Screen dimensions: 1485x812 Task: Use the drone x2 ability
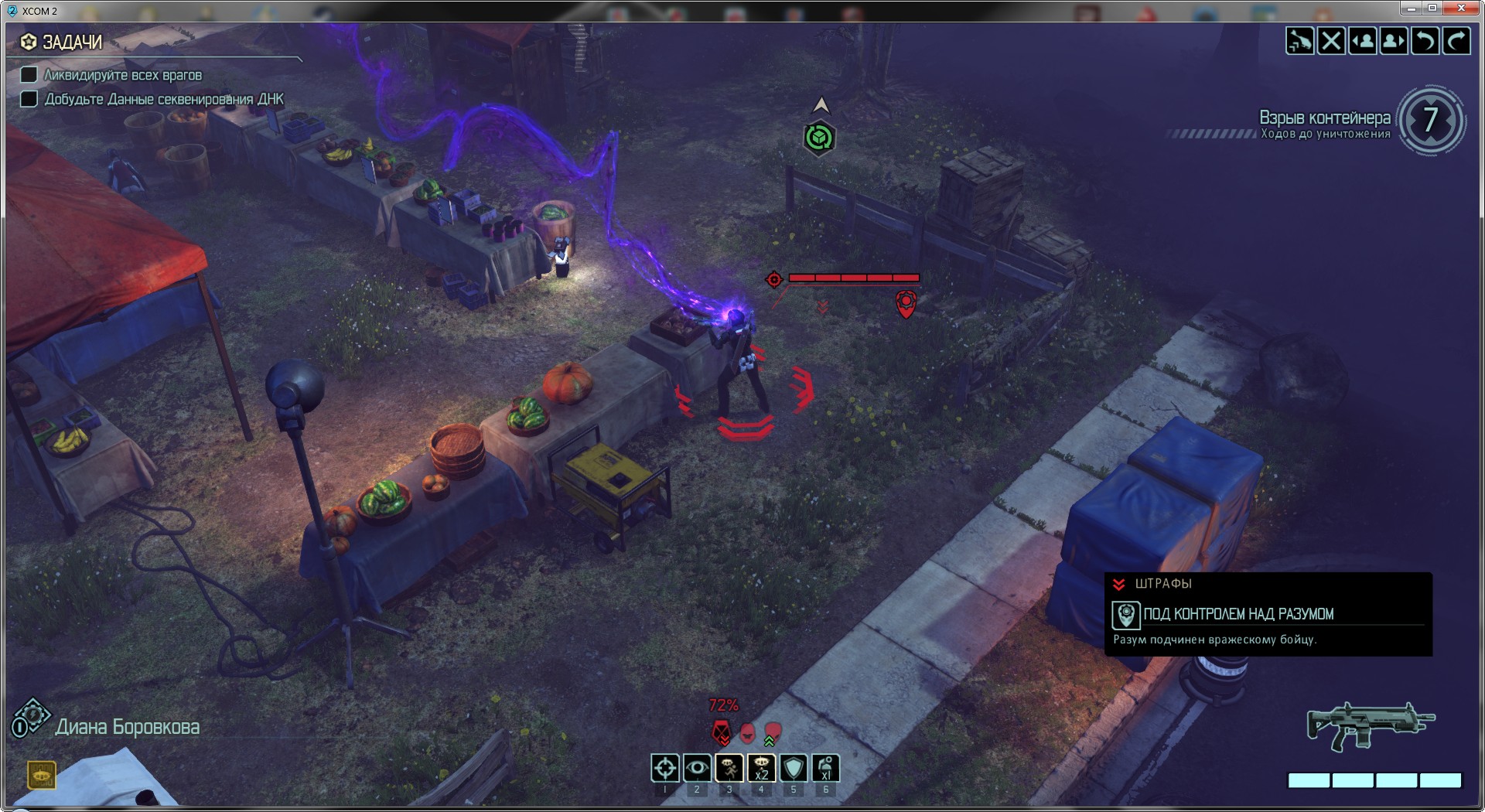pos(761,768)
